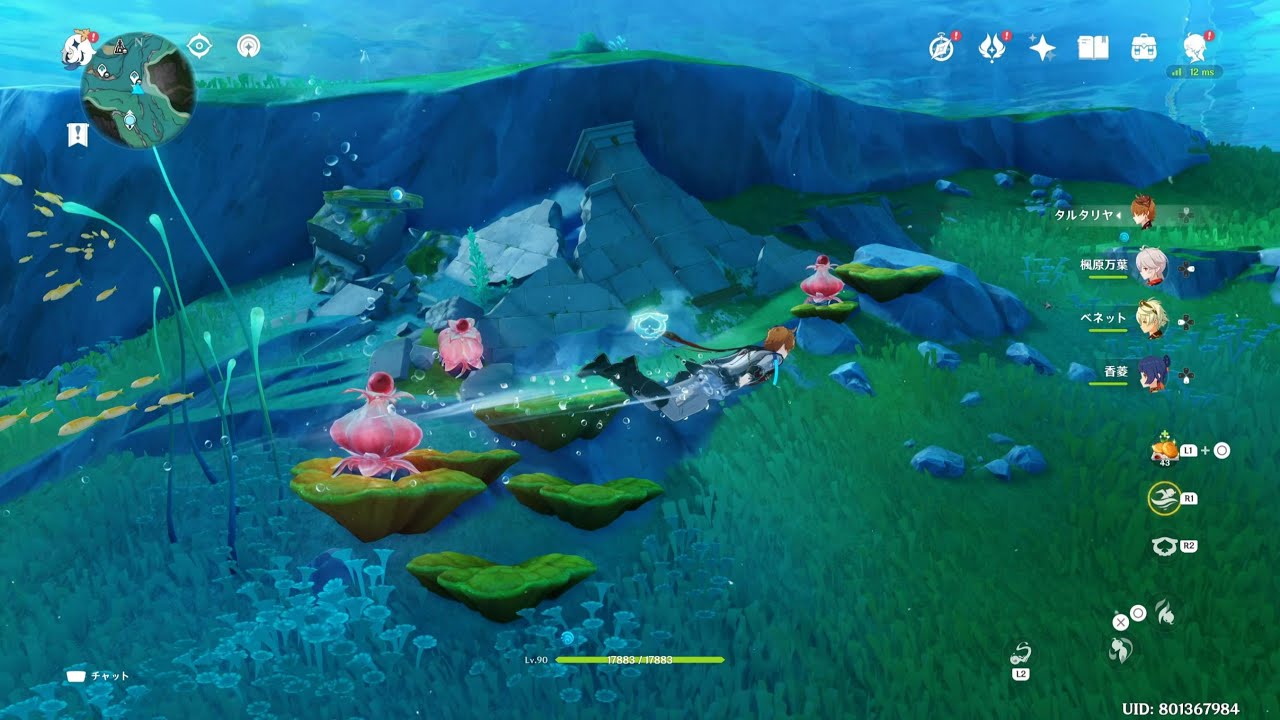
Task: Use the serpent-shaped underwater ability icon
Action: pos(1021,655)
